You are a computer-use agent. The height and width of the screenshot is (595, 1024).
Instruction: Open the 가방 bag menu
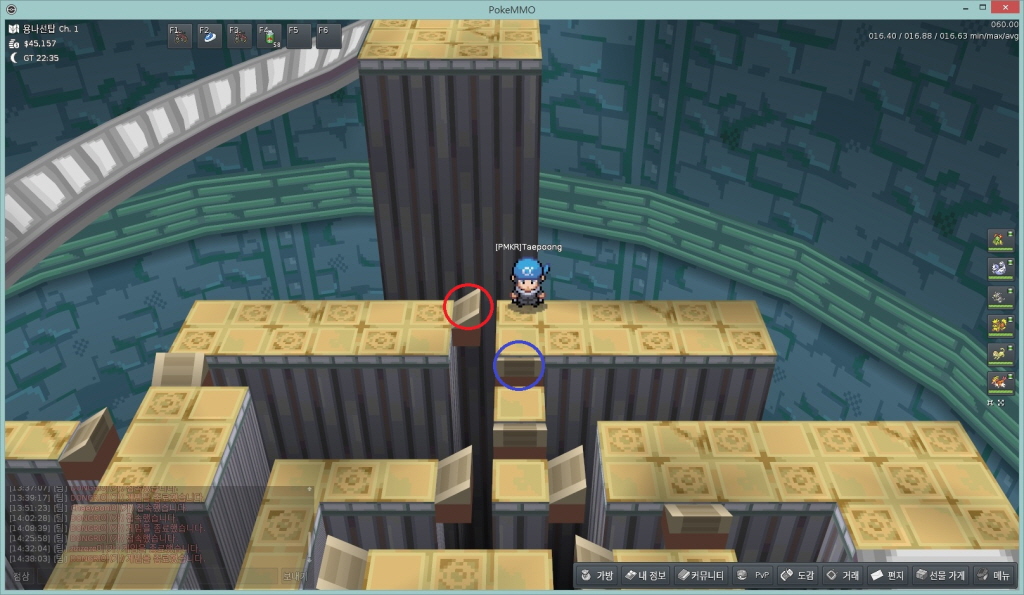coord(596,575)
